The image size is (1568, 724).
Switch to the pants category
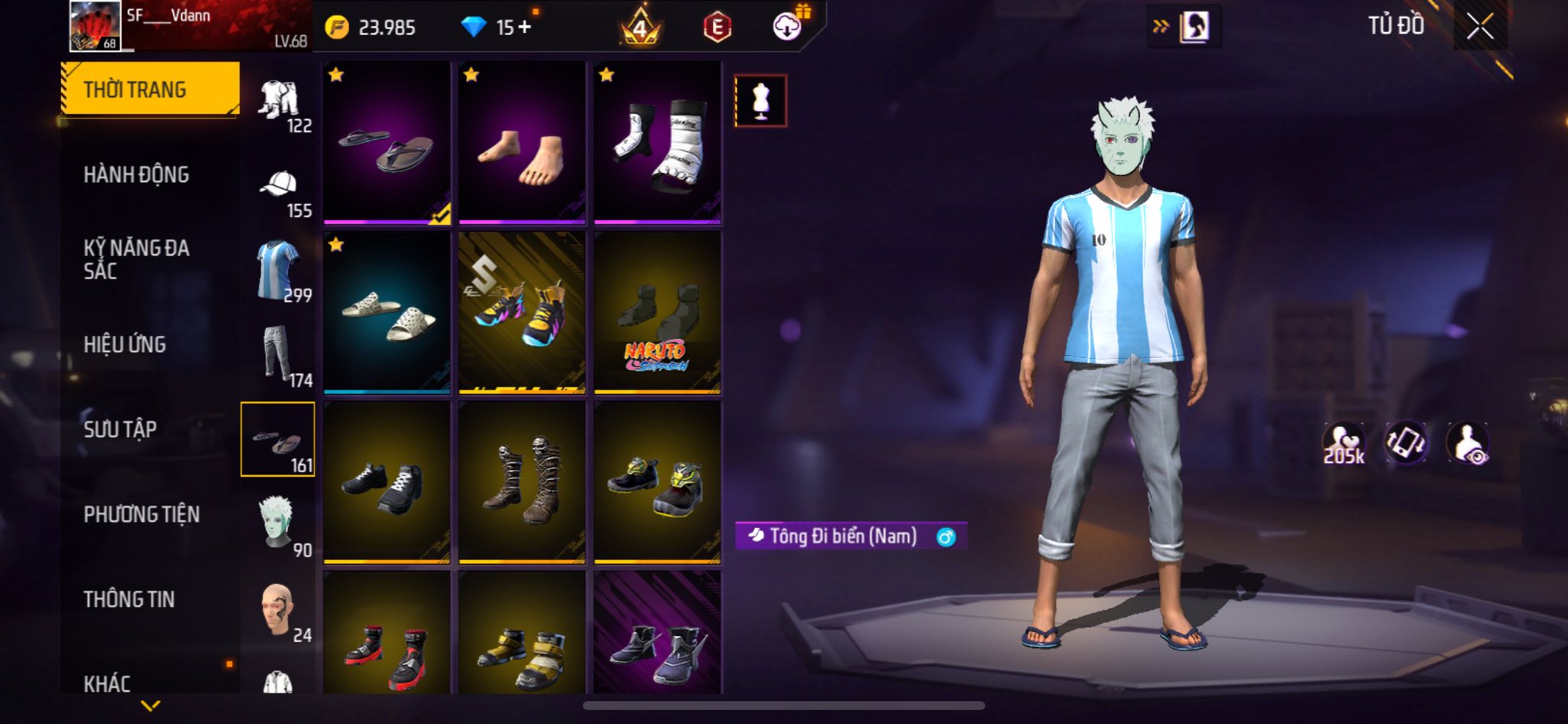point(279,354)
